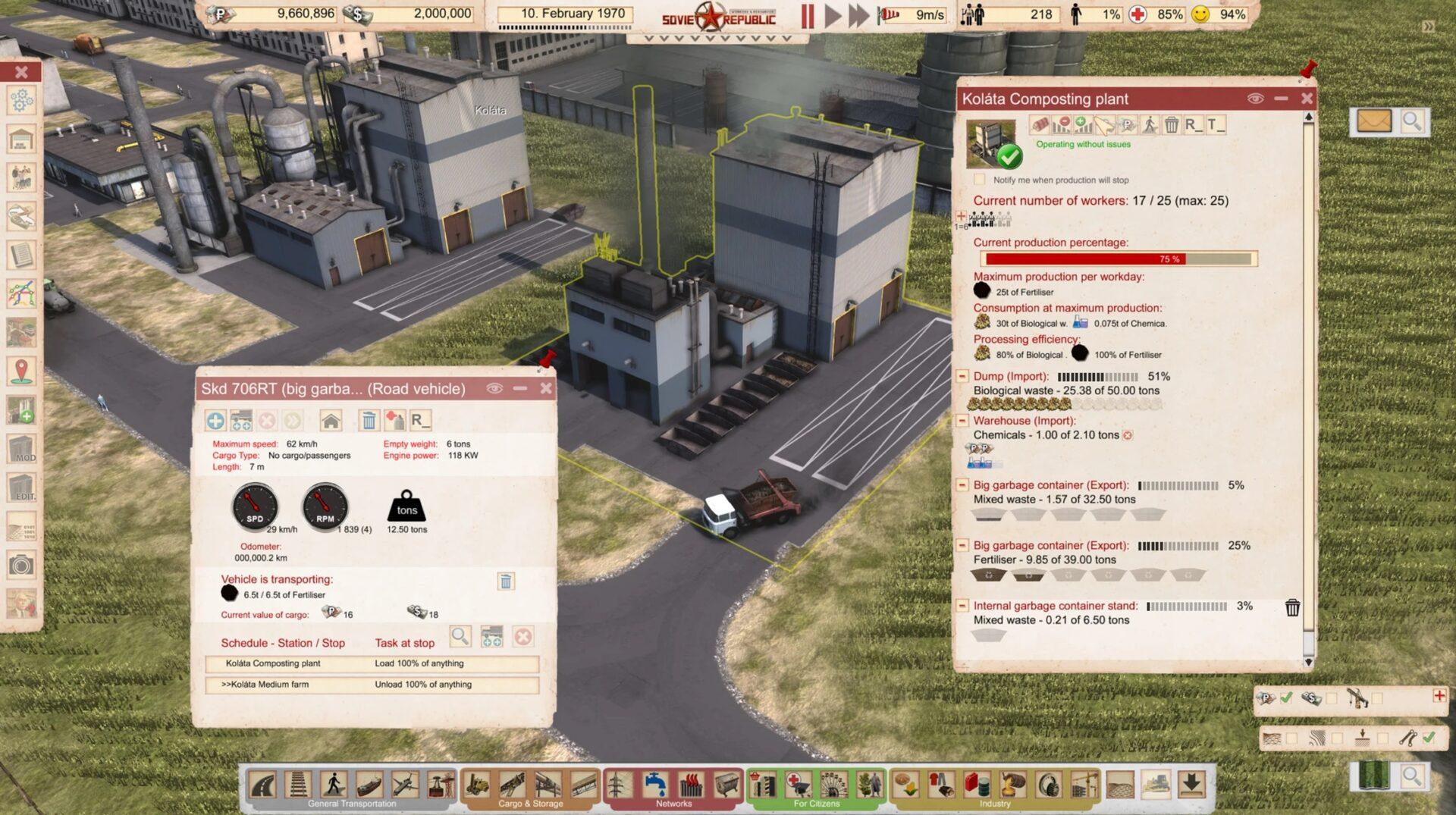This screenshot has width=1456, height=815.
Task: Set game speed to fast forward
Action: click(858, 16)
